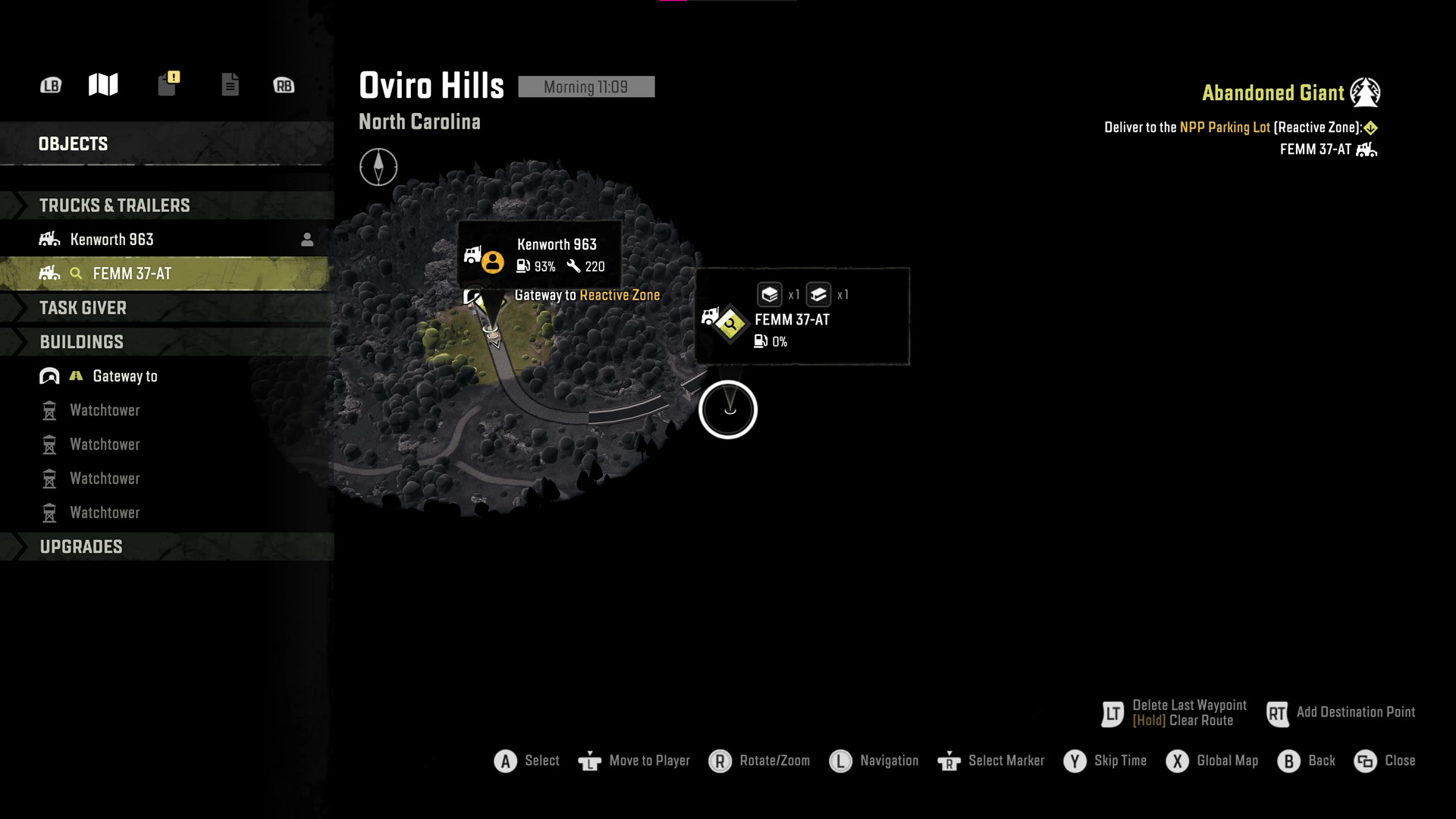Viewport: 1456px width, 819px height.
Task: Expand the Task Giver category
Action: 83,308
